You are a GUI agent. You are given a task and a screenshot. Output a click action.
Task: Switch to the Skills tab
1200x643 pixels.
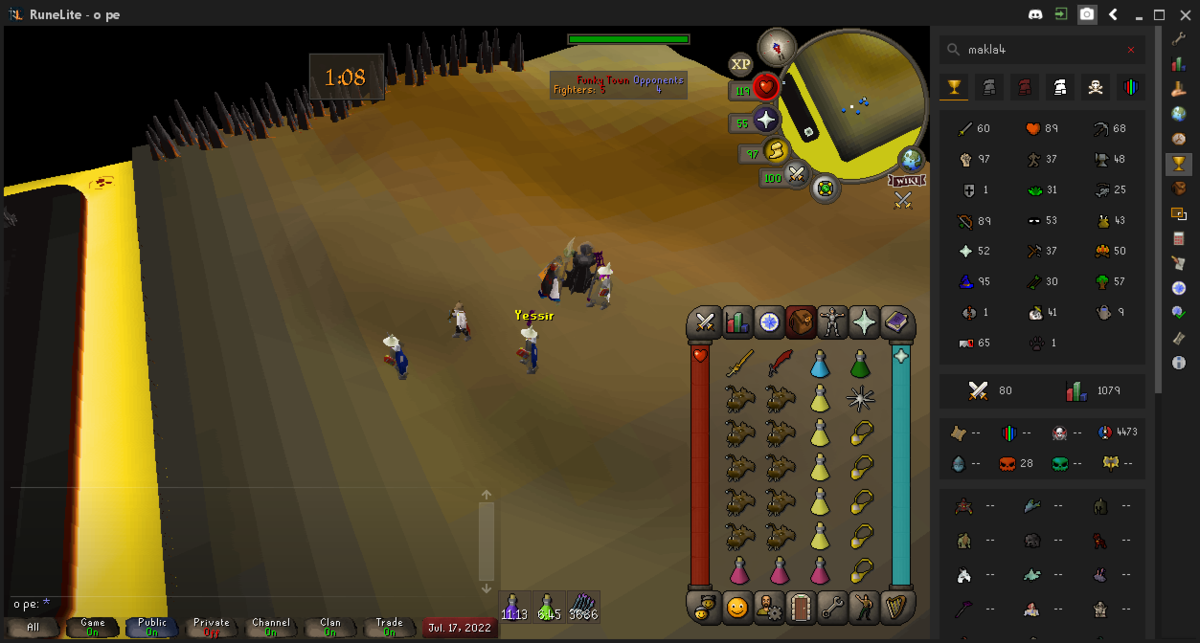[737, 322]
